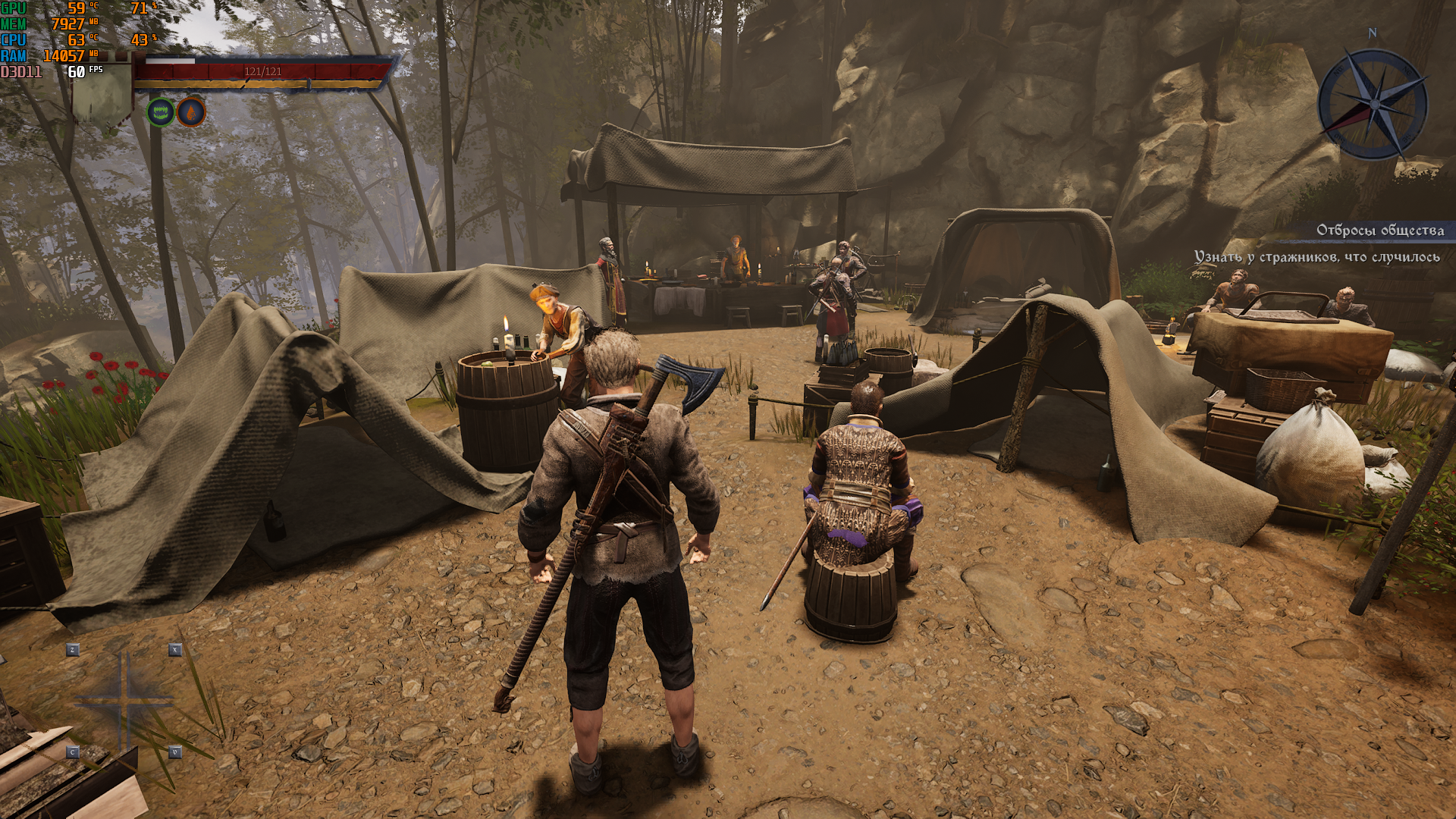The image size is (1456, 819).
Task: Inspect the orange droplet status effect icon
Action: click(191, 112)
